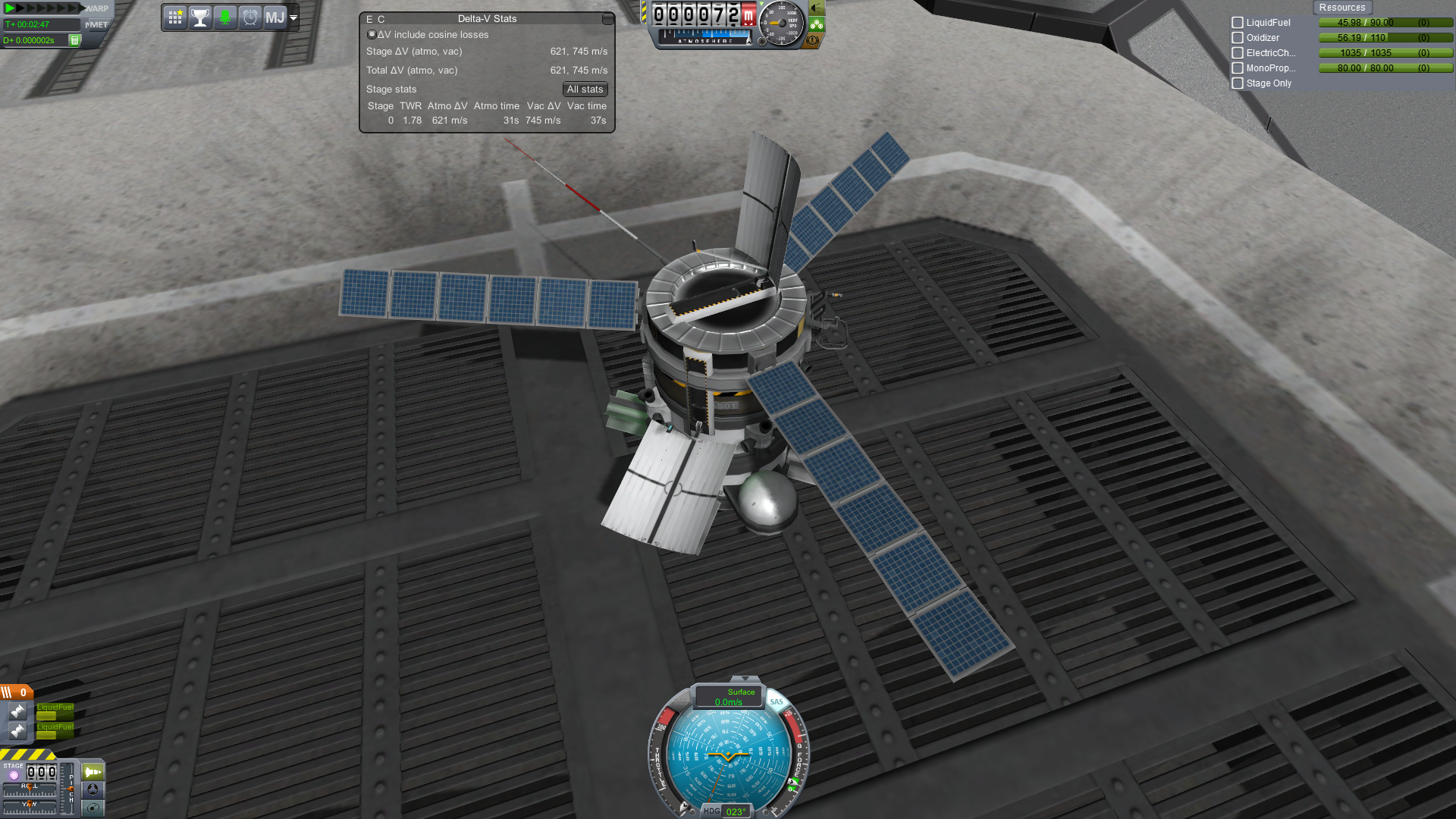Open the MechJeb MJ toolbar button
The image size is (1456, 819).
275,17
